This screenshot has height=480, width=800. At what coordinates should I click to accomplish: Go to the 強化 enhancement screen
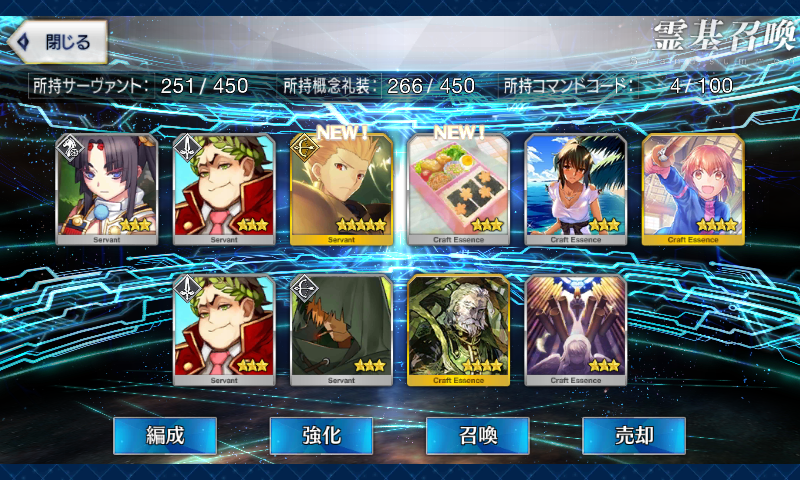point(321,436)
